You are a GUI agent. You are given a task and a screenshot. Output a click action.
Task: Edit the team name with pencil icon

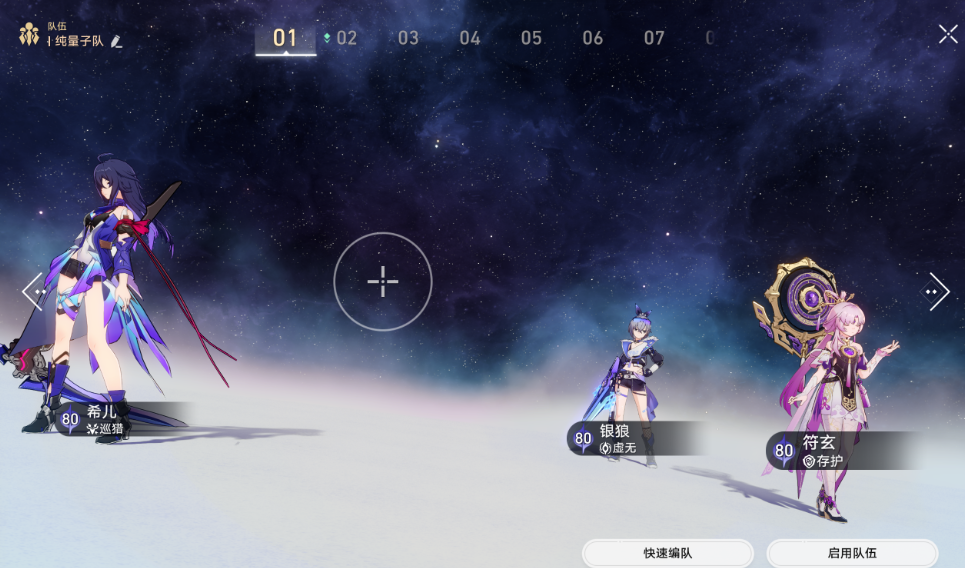click(x=117, y=41)
